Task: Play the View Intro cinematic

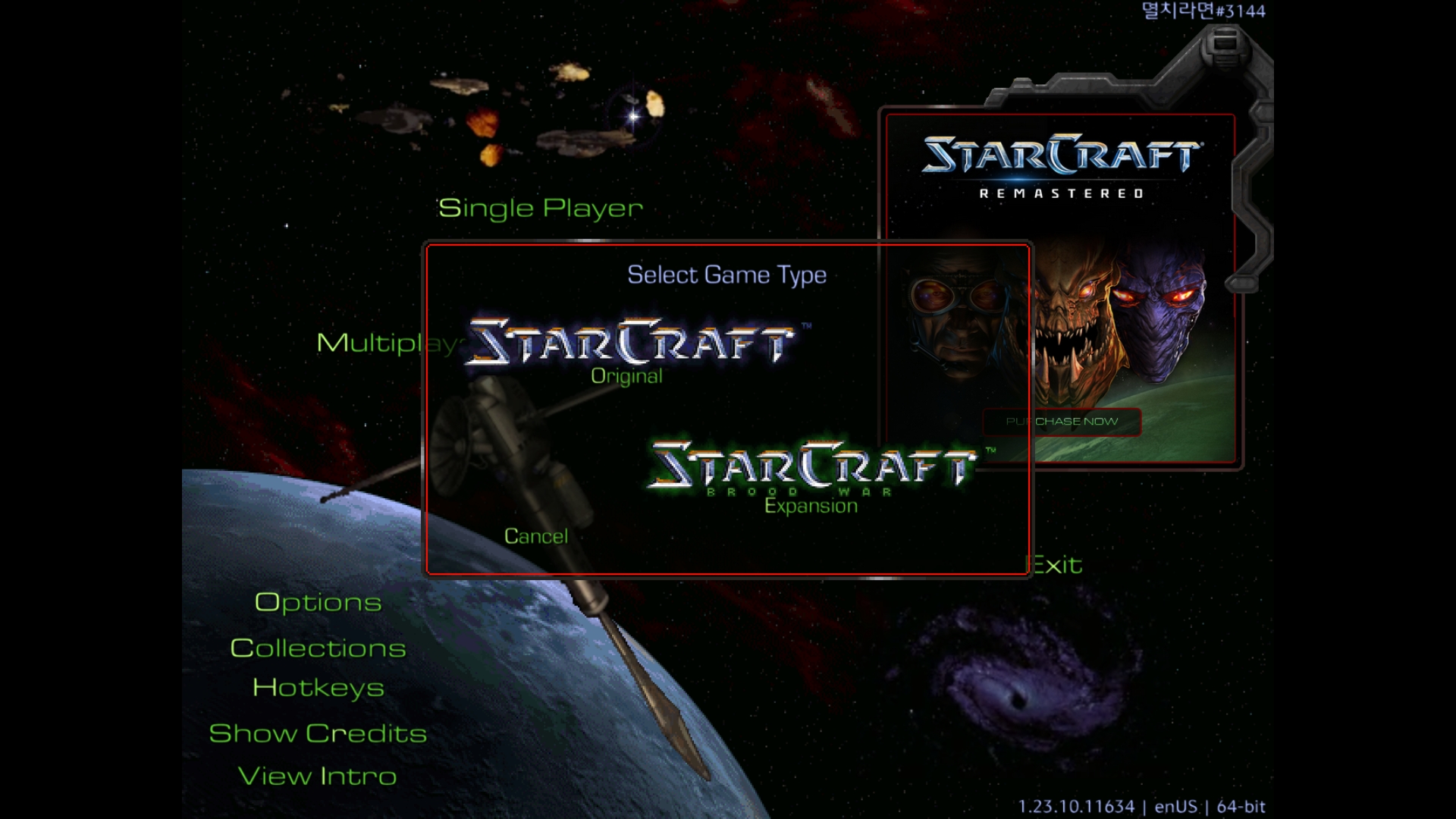Action: [x=318, y=776]
